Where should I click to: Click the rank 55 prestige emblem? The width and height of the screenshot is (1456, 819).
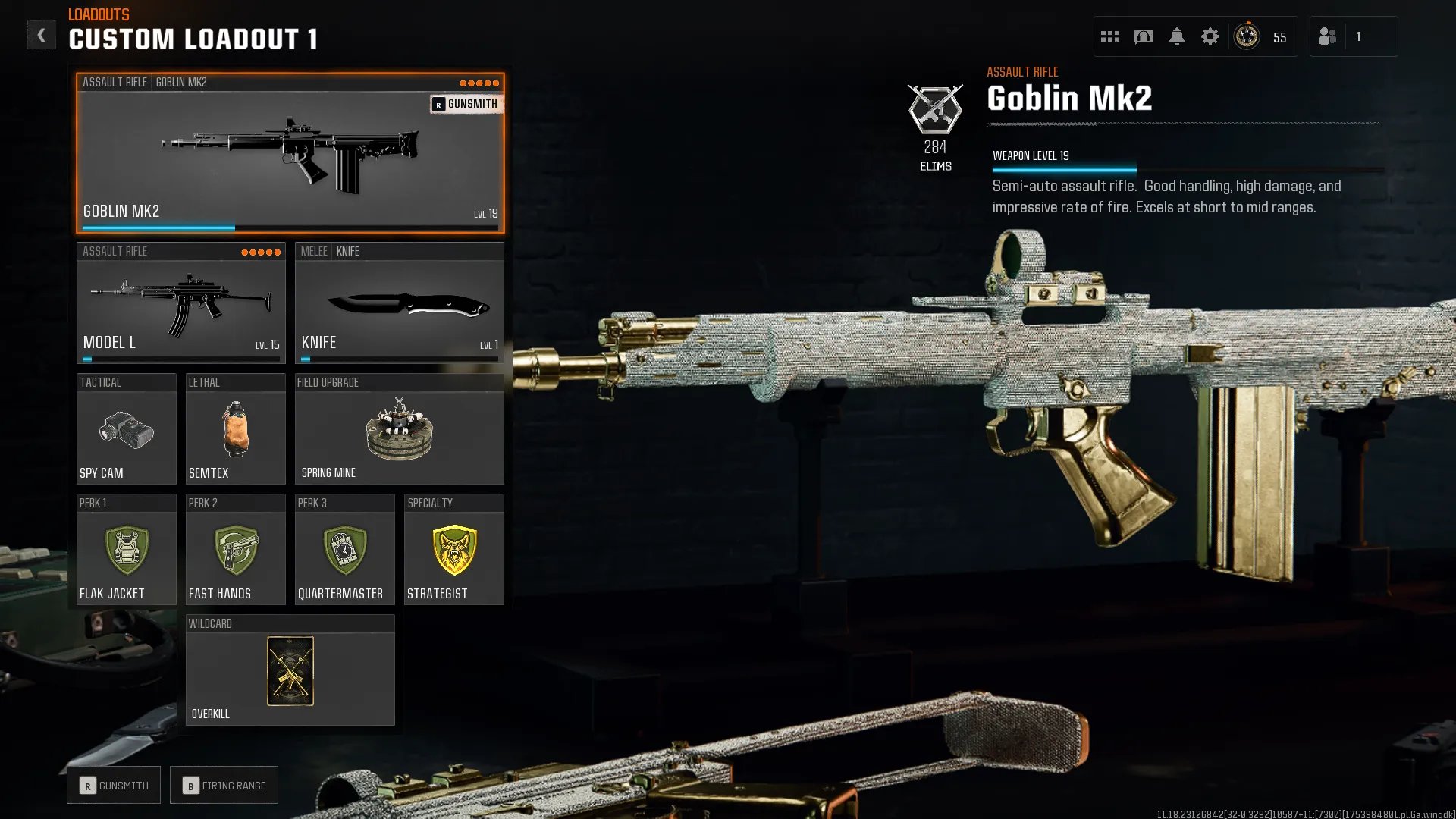(x=1246, y=36)
